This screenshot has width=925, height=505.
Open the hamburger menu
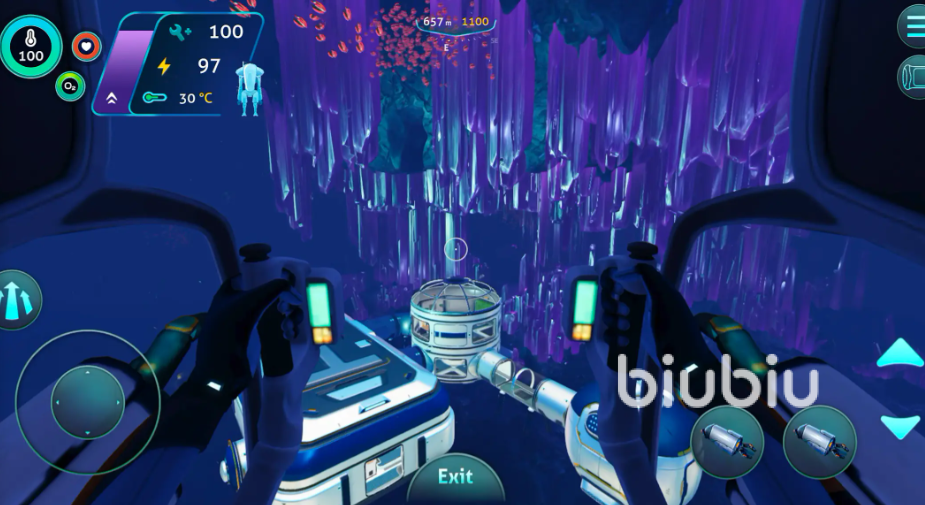[912, 25]
